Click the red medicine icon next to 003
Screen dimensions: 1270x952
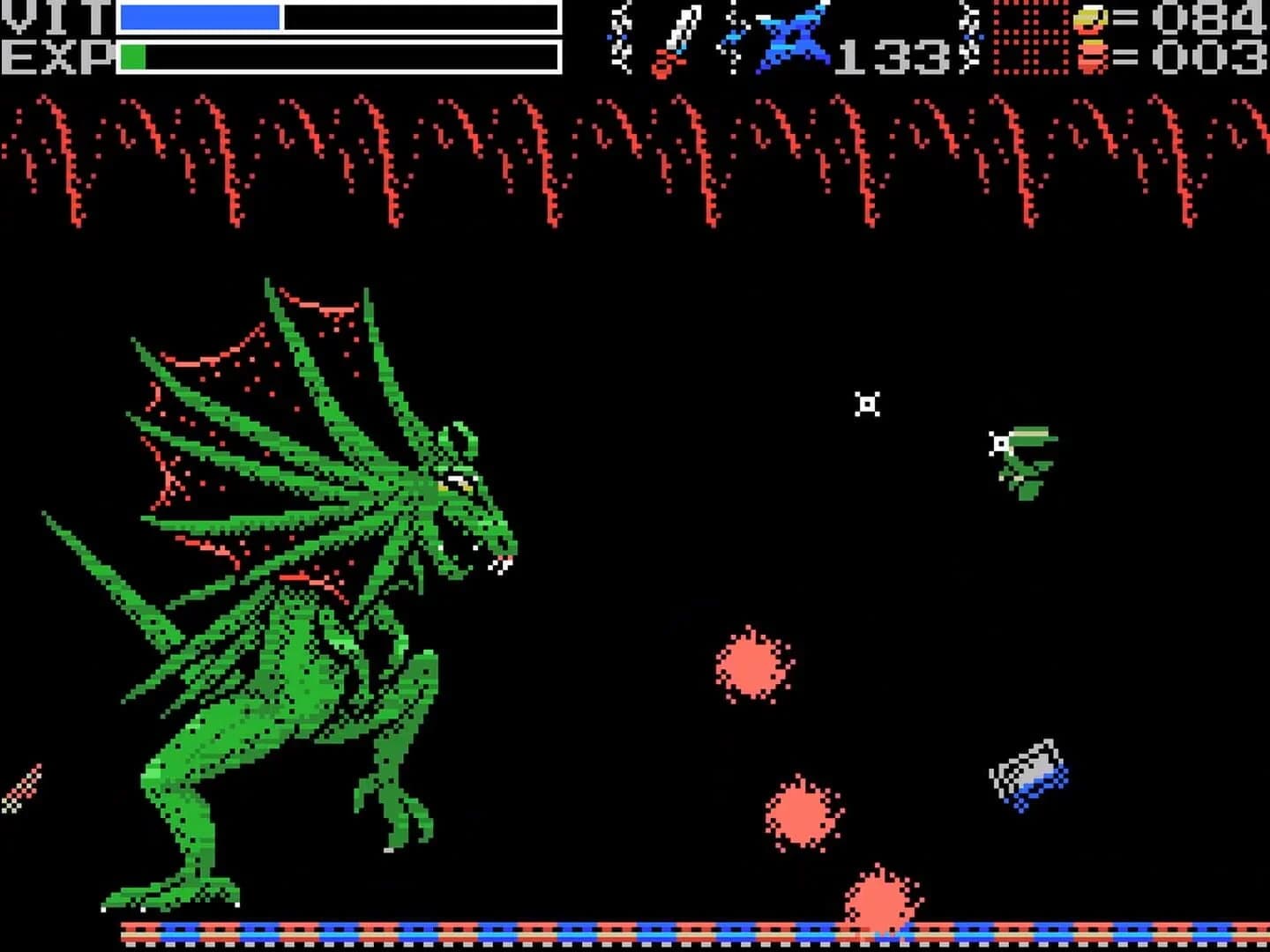[x=1091, y=57]
